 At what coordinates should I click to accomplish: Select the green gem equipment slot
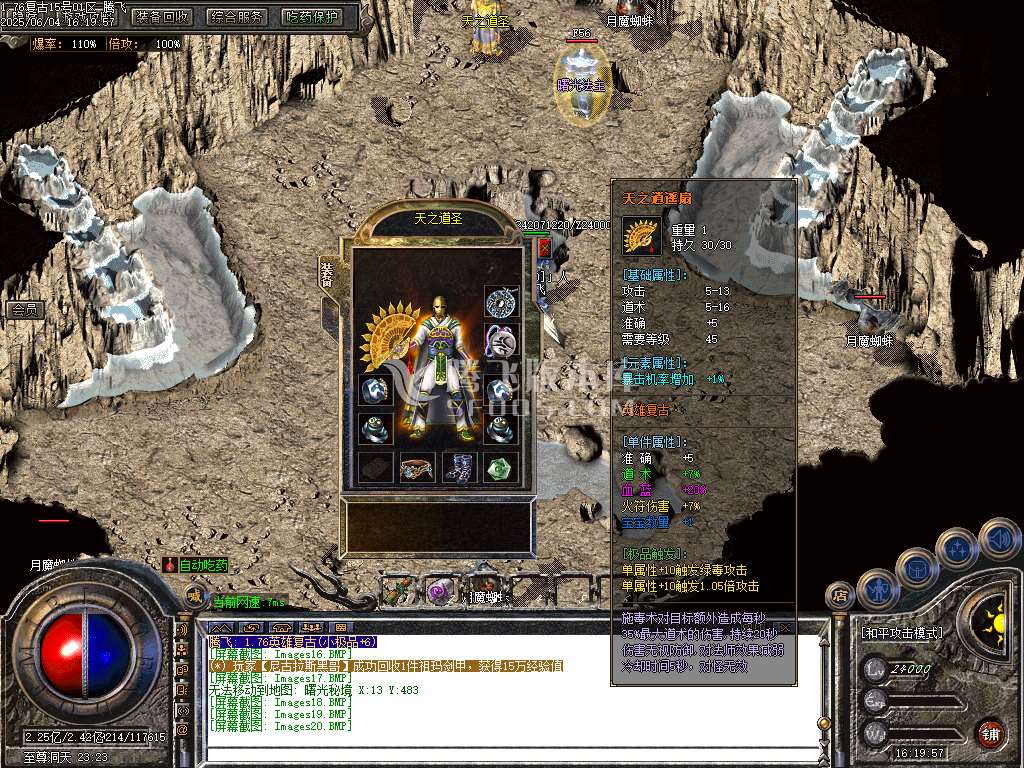click(501, 468)
